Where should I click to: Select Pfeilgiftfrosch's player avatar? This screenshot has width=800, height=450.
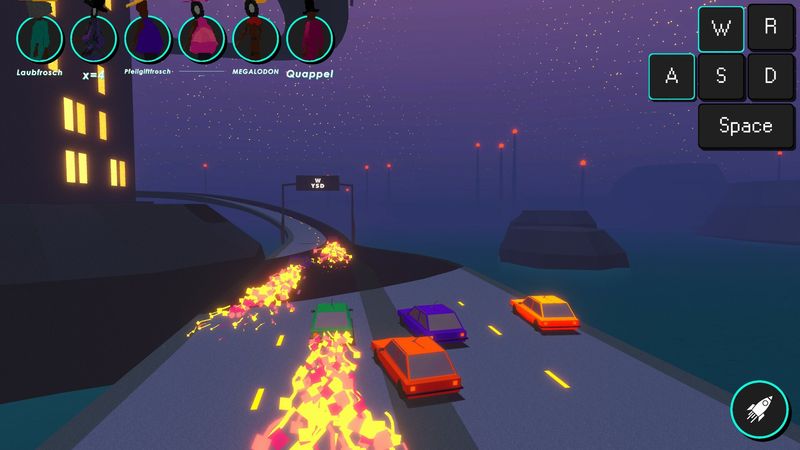(x=148, y=38)
